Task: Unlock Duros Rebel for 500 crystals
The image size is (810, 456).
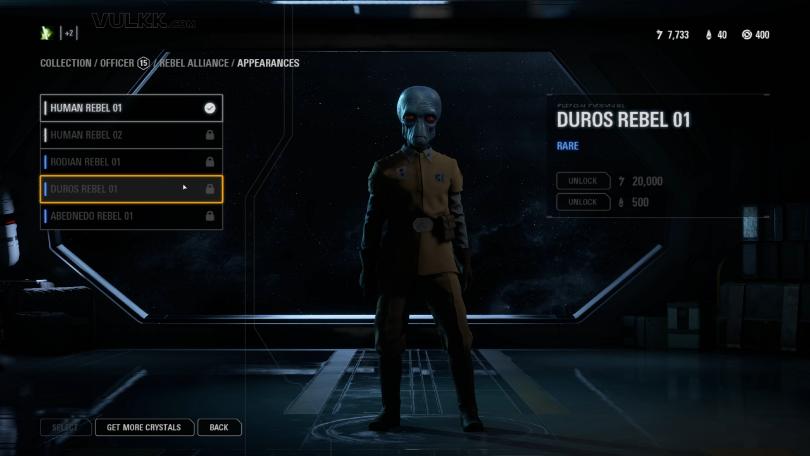Action: pyautogui.click(x=583, y=202)
